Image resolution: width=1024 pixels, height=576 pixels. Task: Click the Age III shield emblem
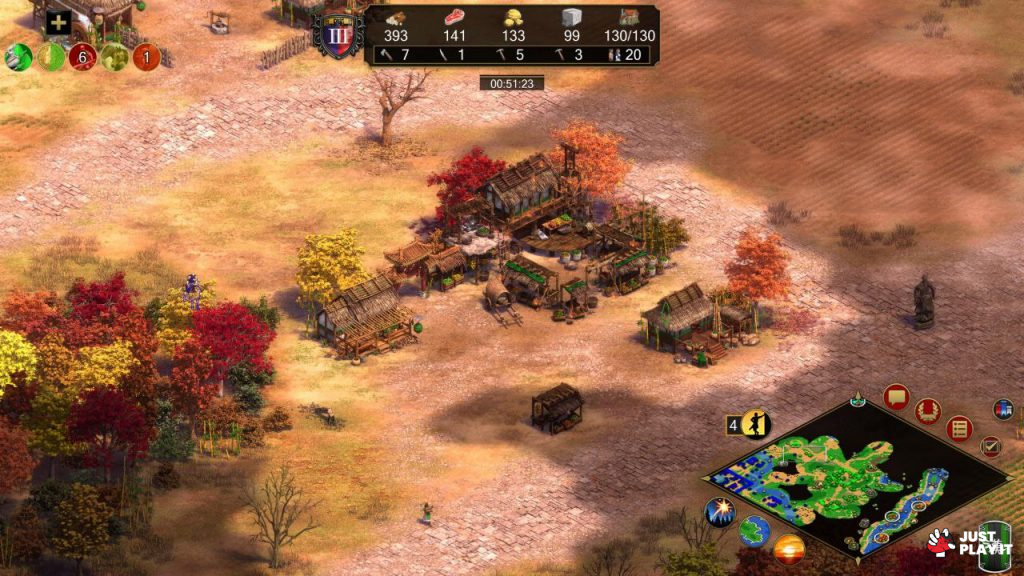pos(337,36)
